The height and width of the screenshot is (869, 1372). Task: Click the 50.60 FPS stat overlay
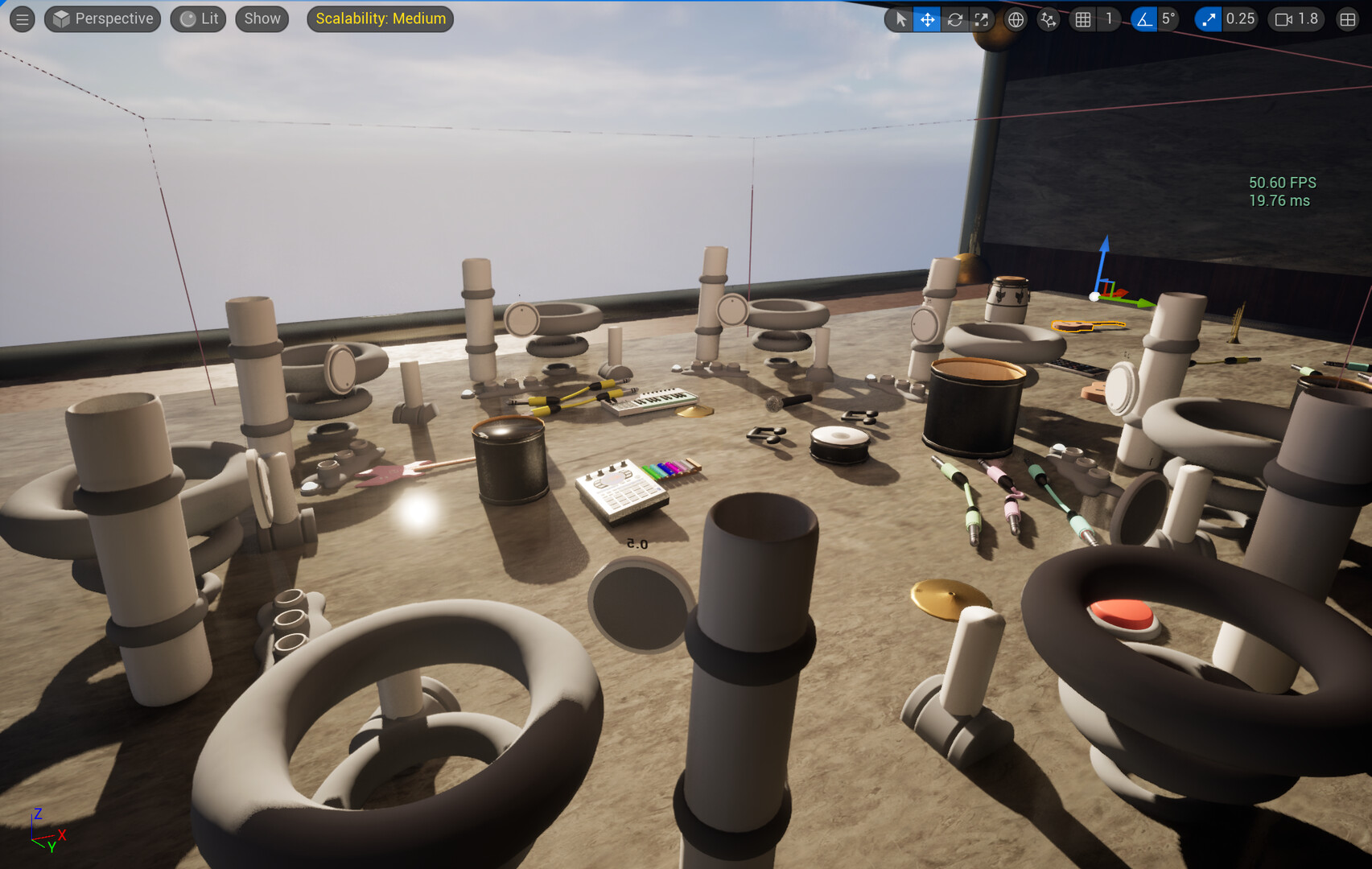click(1282, 183)
